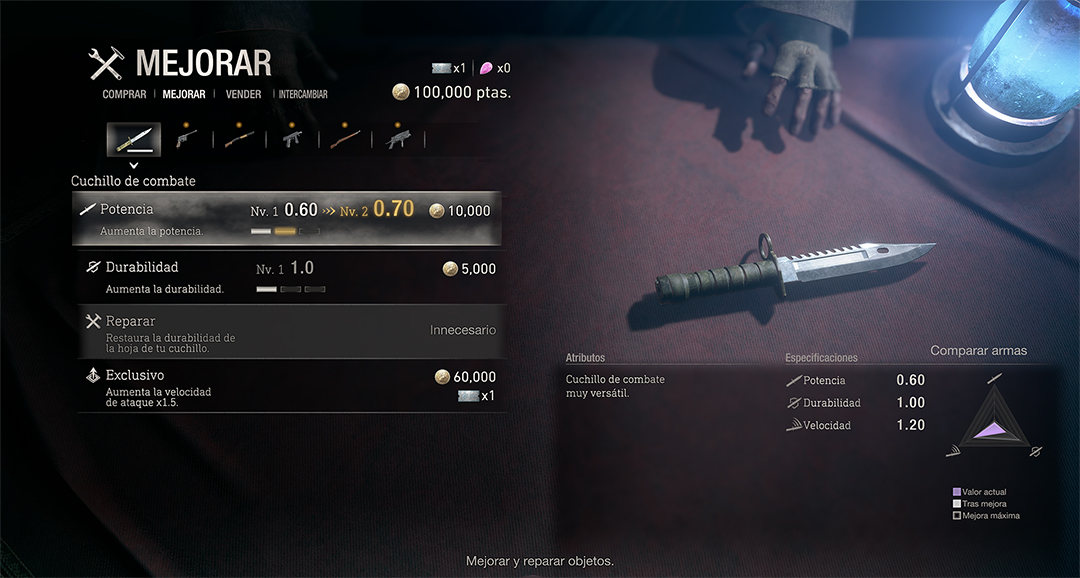Select the bolt-action rifle slot
Screen dimensions: 1080x578
pos(345,138)
